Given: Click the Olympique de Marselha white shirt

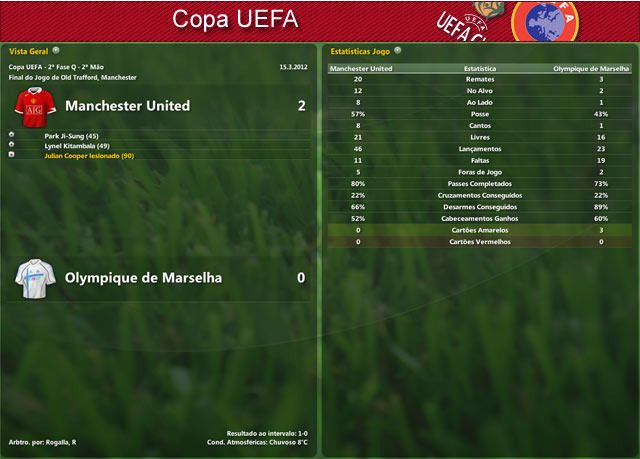Looking at the screenshot, I should [x=33, y=278].
